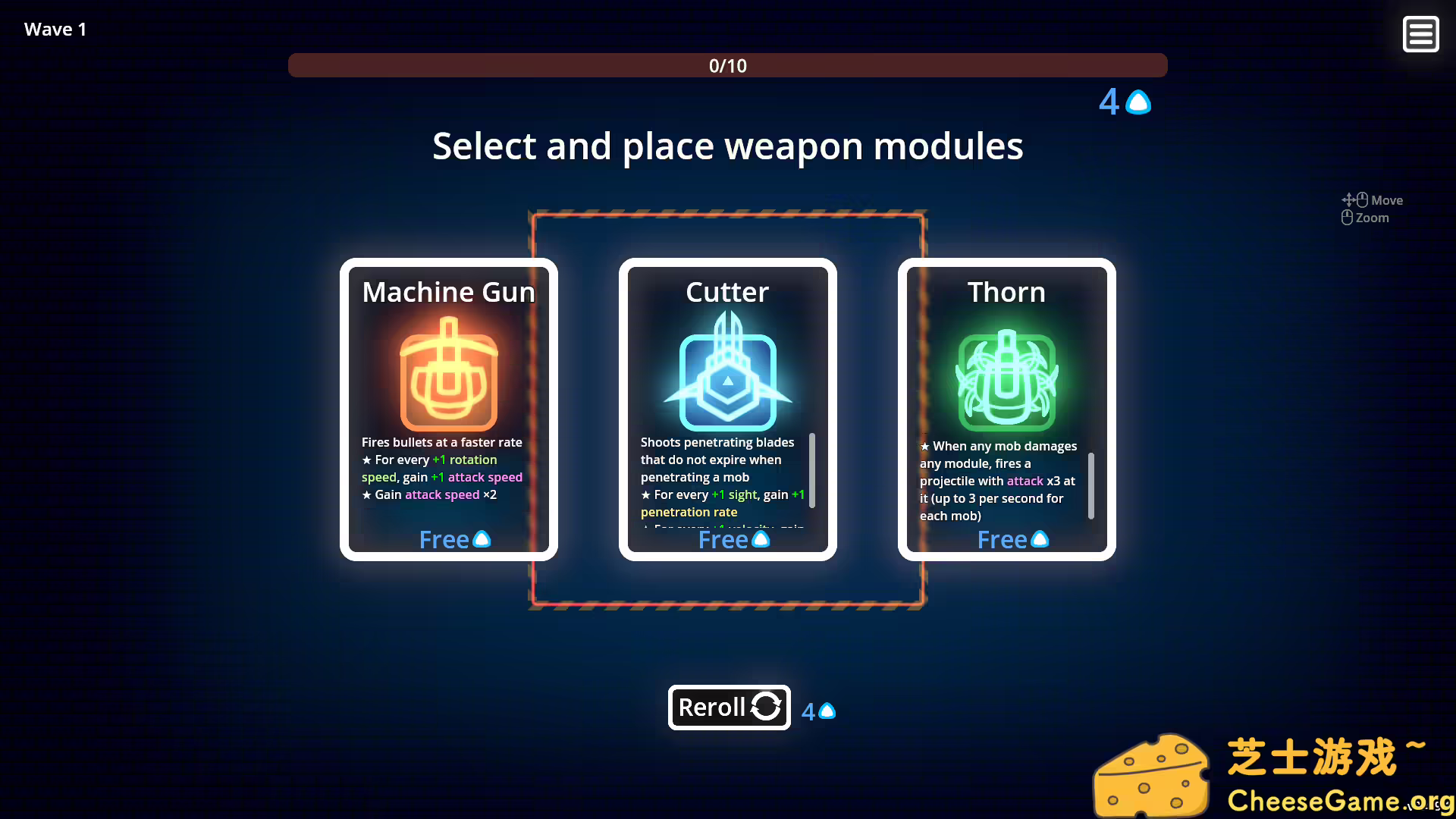The image size is (1456, 819).
Task: Click the water droplet currency icon top right
Action: 1137,102
